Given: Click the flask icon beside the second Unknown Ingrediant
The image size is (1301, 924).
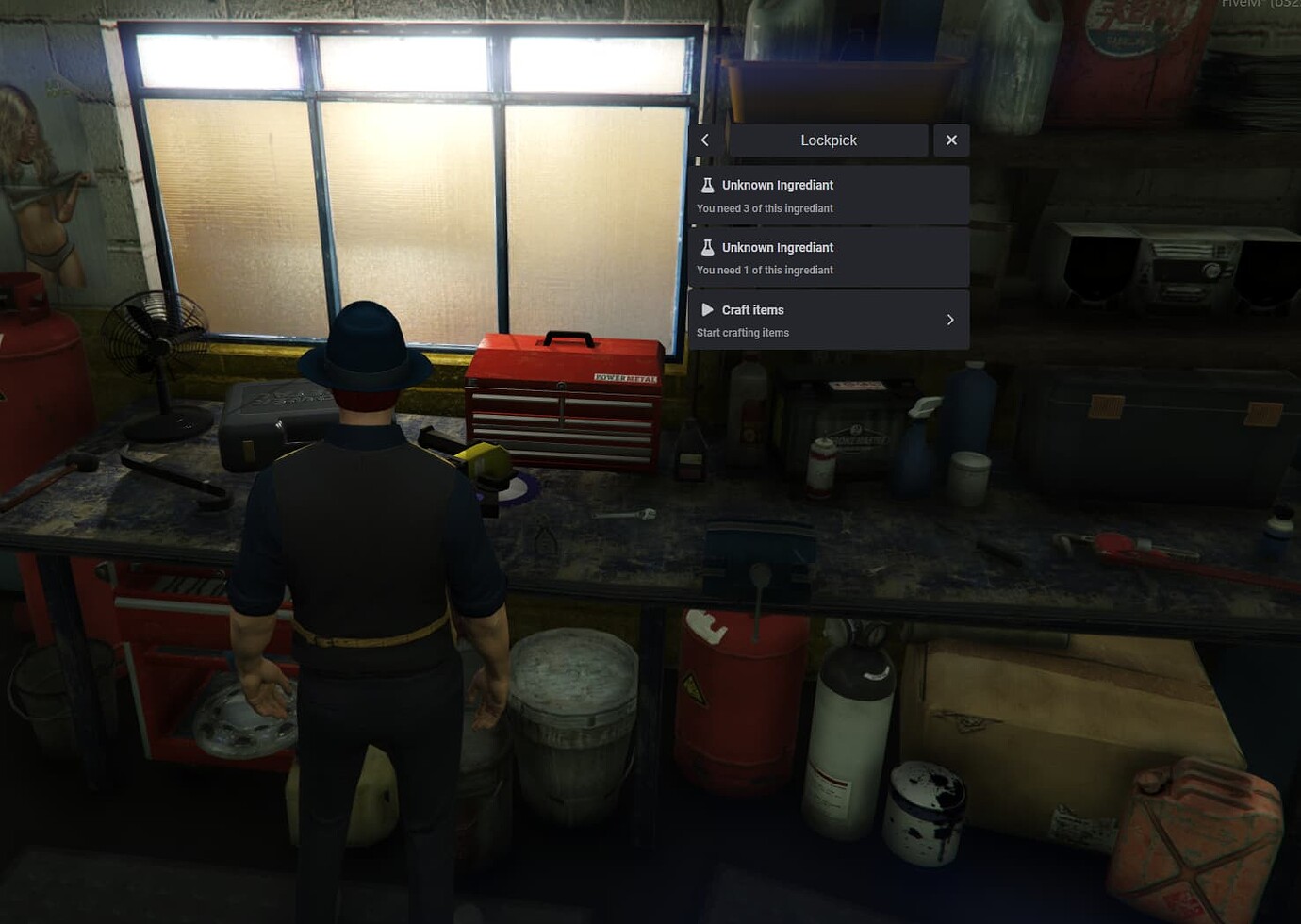Looking at the screenshot, I should pyautogui.click(x=708, y=247).
